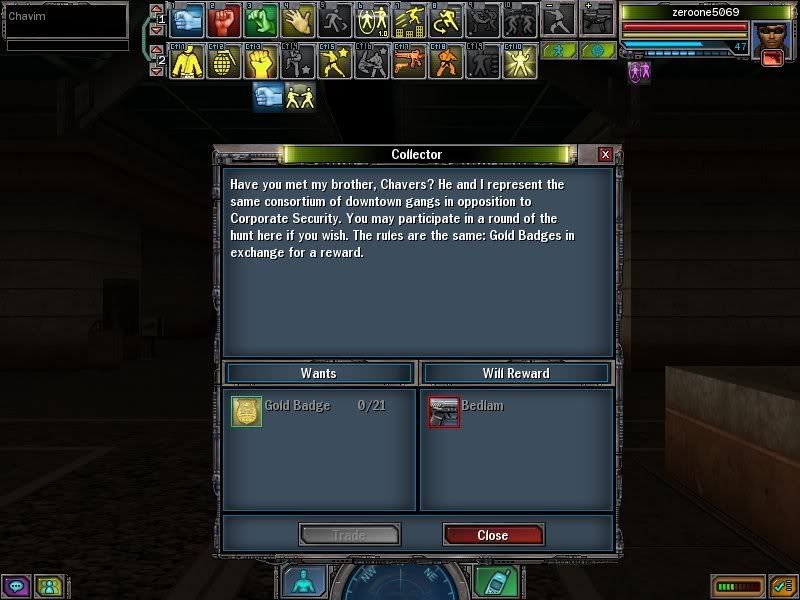Click the X on the Collector window
This screenshot has width=800, height=600.
pyautogui.click(x=605, y=155)
